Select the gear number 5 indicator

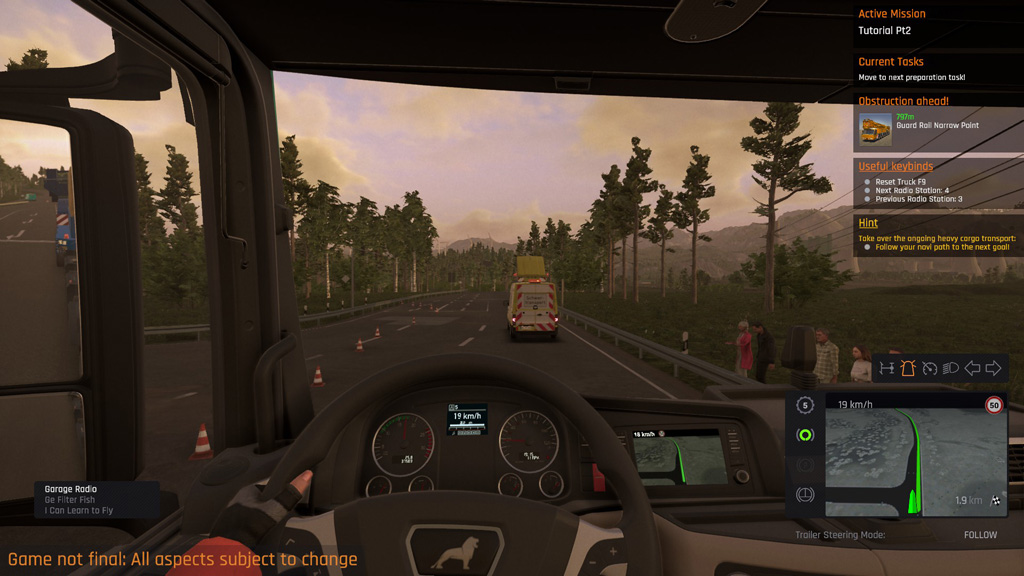tap(805, 405)
